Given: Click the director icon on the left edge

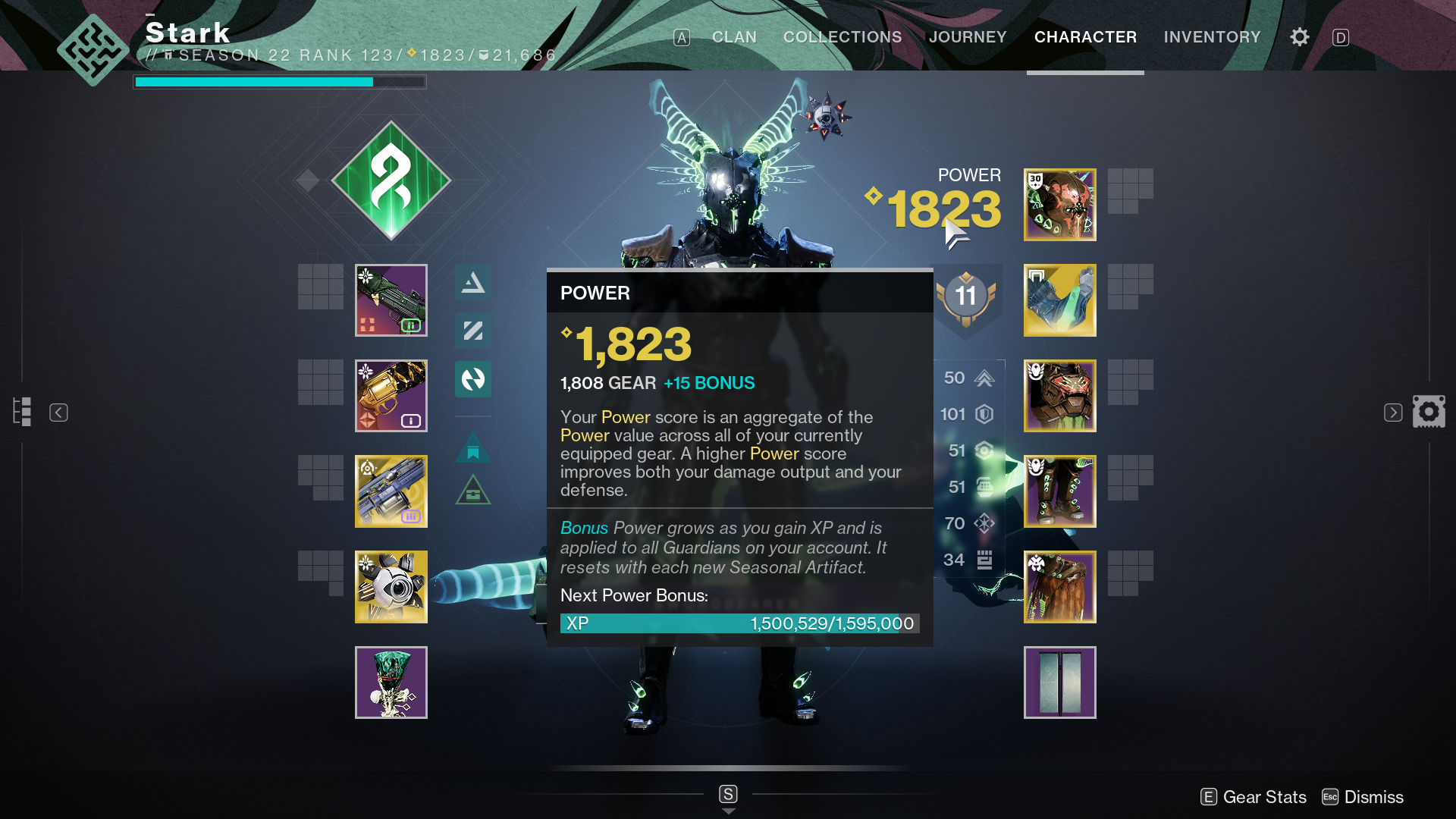Looking at the screenshot, I should 22,411.
